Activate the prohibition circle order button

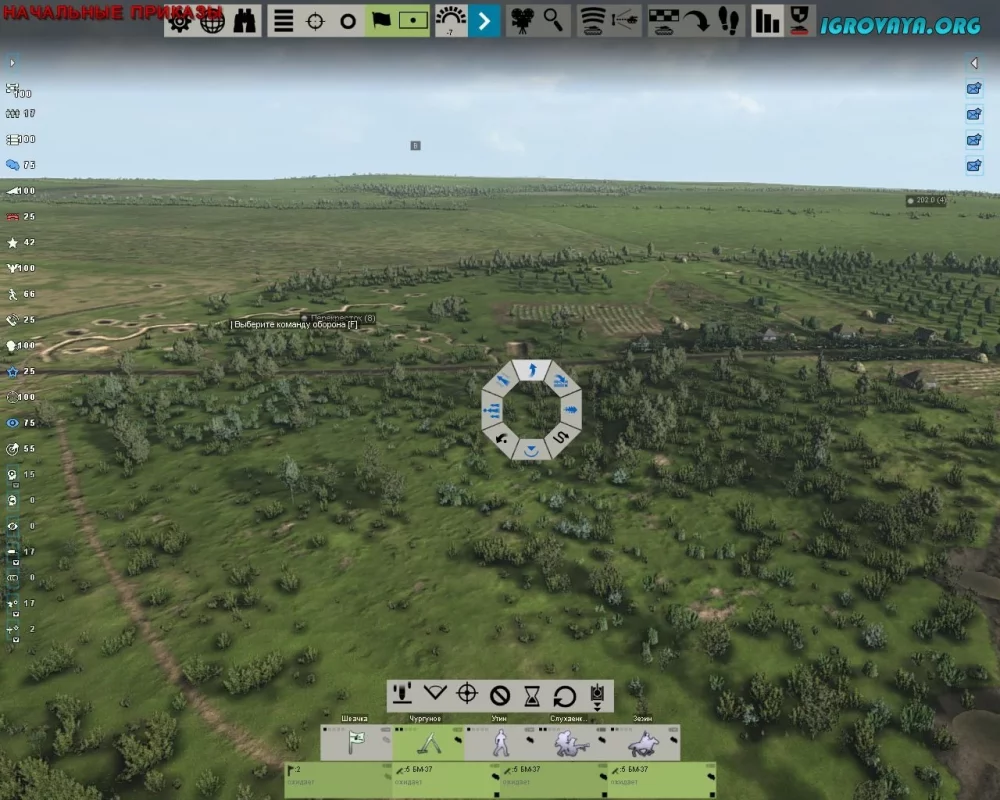click(500, 695)
